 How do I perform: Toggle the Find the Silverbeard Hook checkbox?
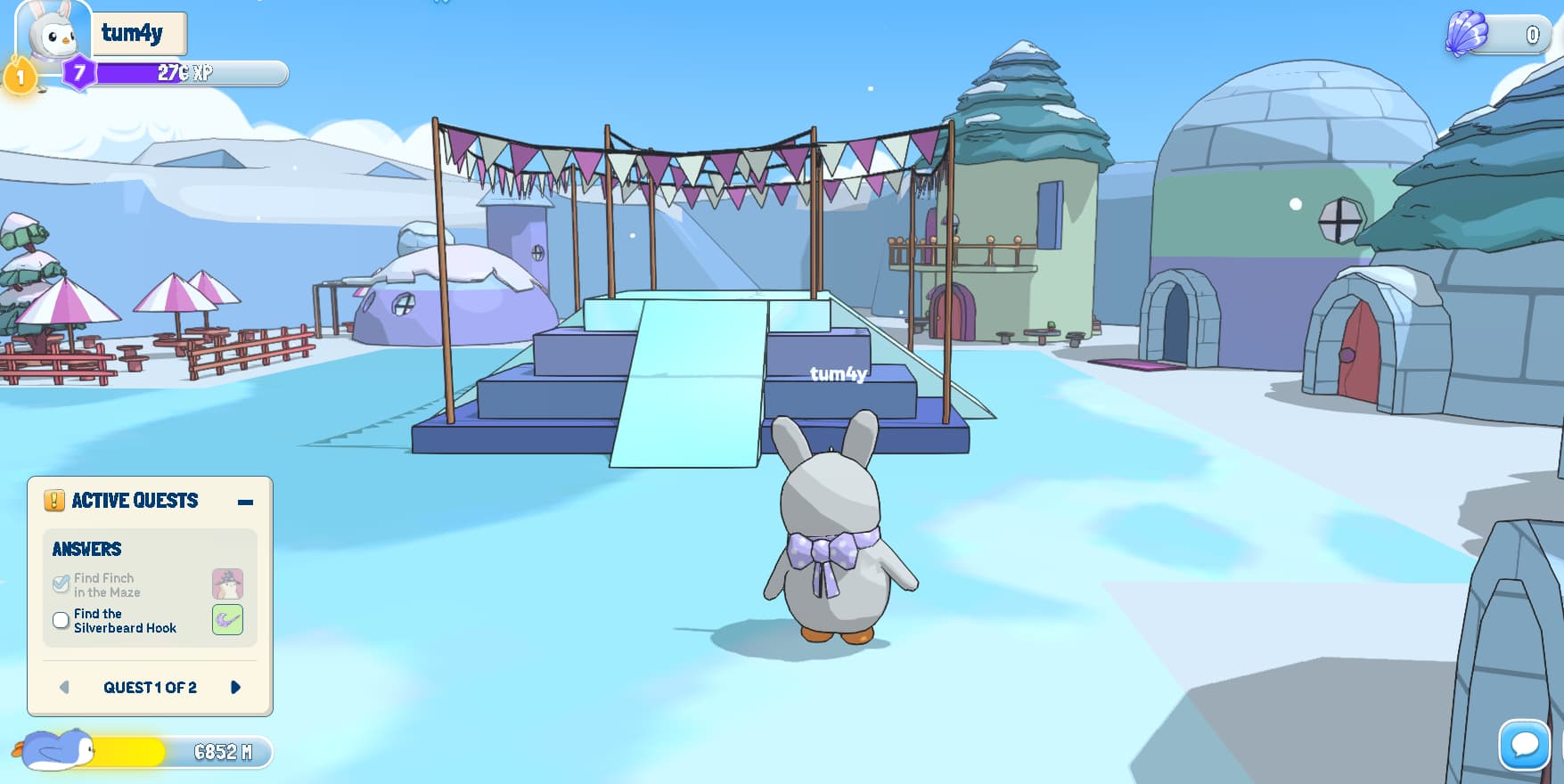click(61, 620)
